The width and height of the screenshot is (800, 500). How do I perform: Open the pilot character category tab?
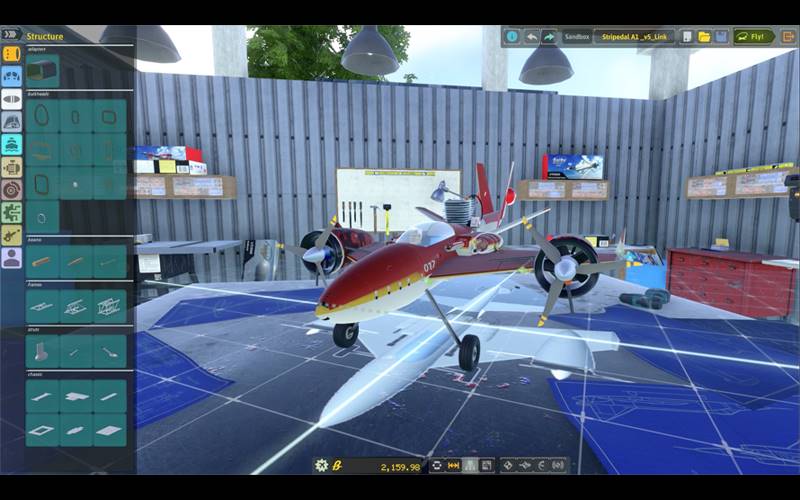tap(12, 258)
